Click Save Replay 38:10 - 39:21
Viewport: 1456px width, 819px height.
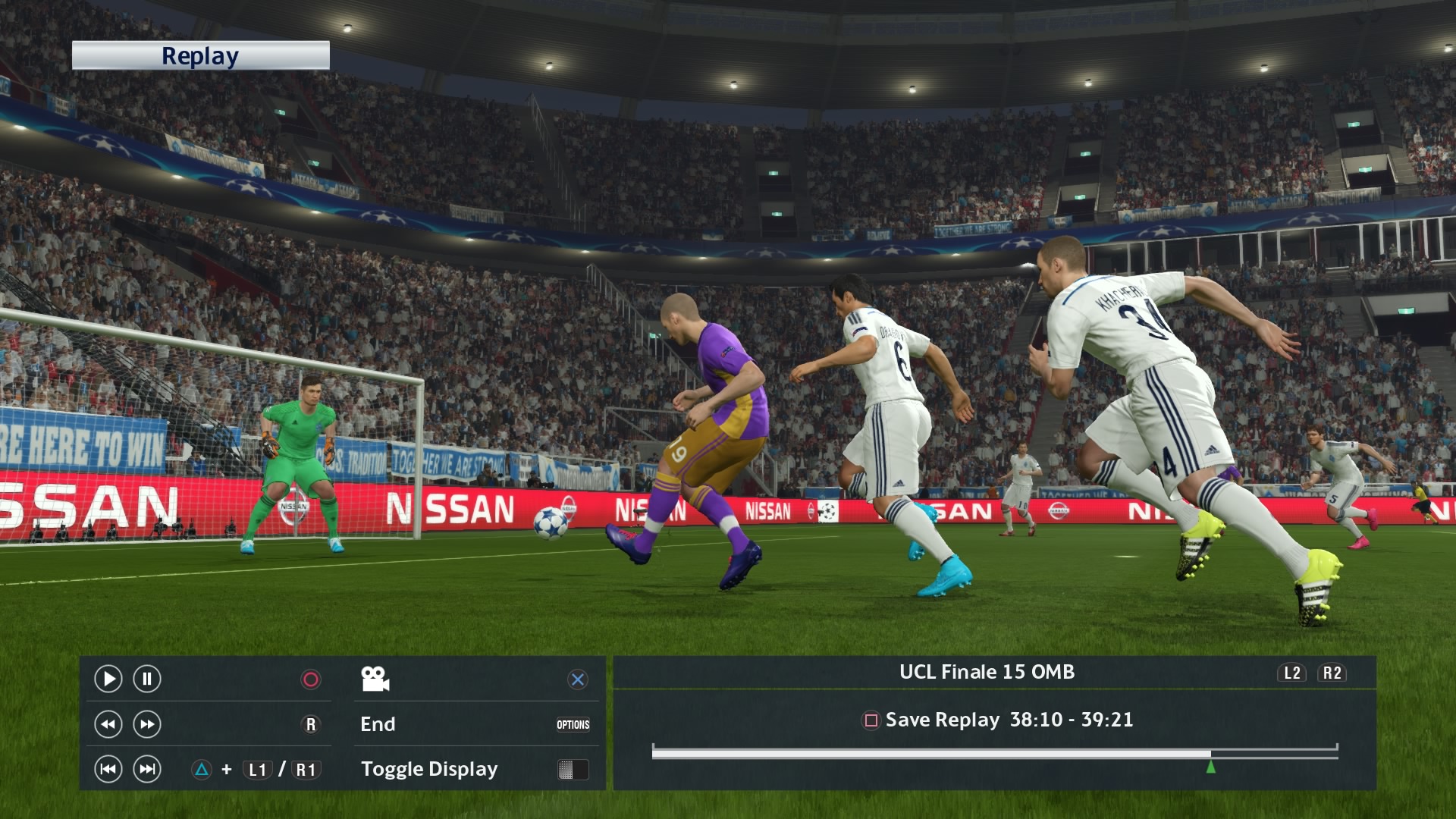[1009, 720]
